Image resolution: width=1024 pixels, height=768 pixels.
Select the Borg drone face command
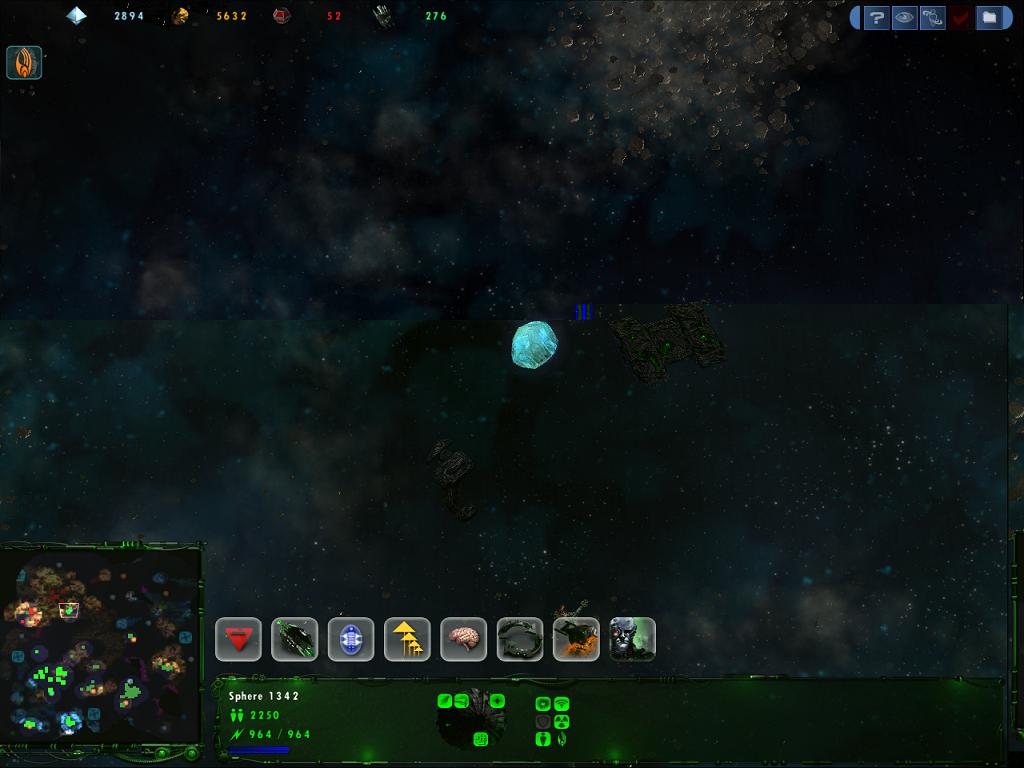tap(633, 639)
